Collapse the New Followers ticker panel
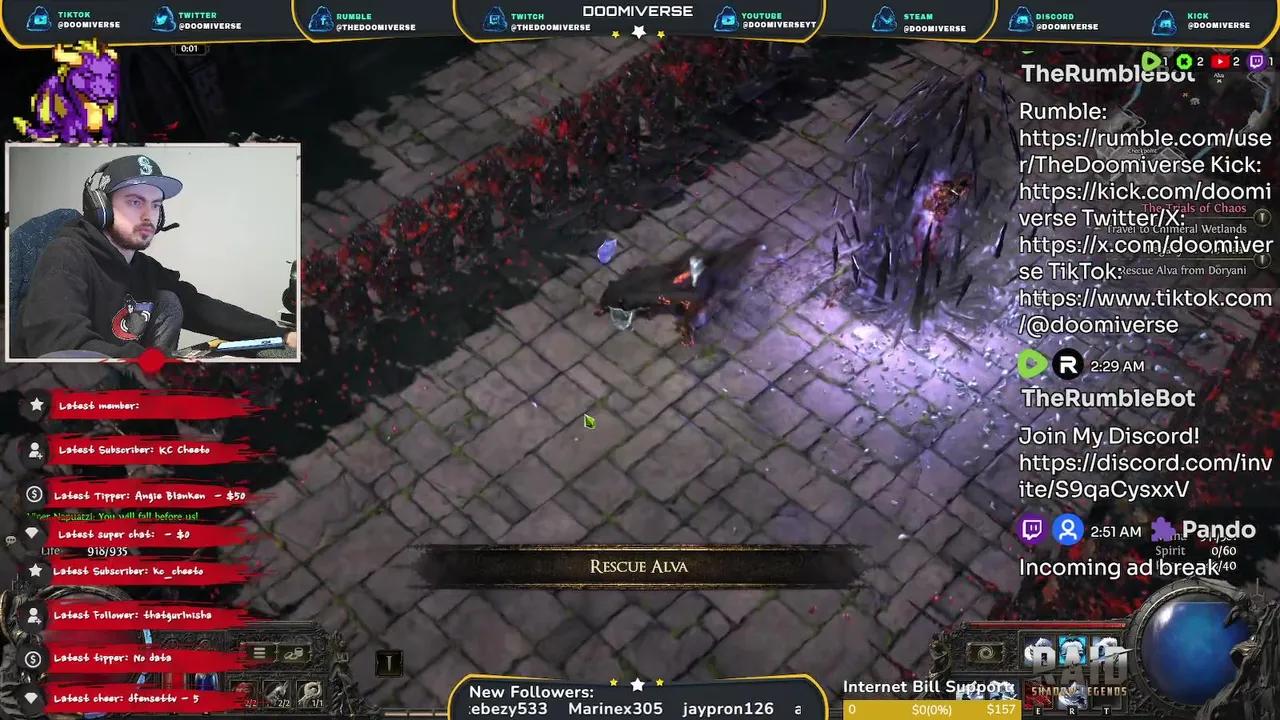This screenshot has width=1280, height=720. click(x=531, y=691)
